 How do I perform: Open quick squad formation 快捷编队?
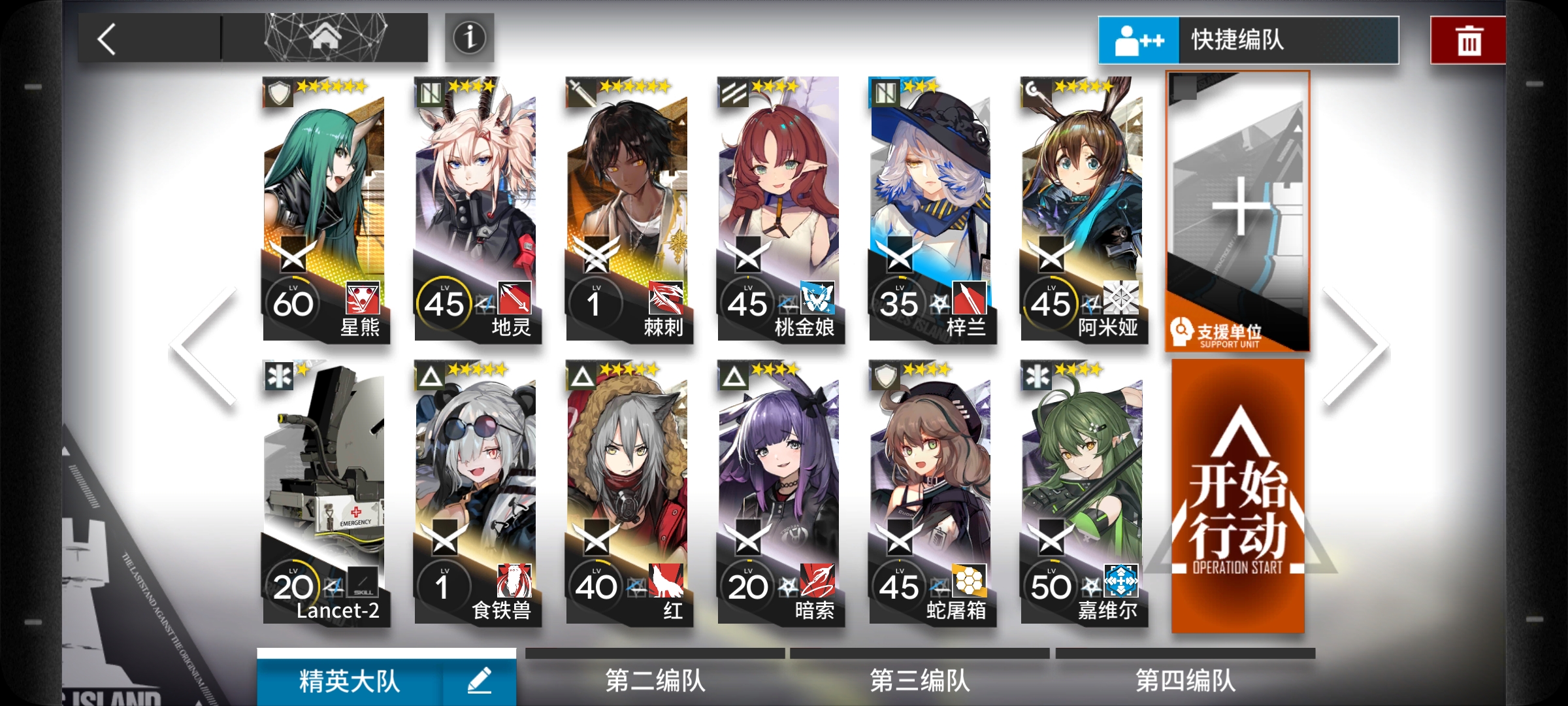click(x=1248, y=40)
